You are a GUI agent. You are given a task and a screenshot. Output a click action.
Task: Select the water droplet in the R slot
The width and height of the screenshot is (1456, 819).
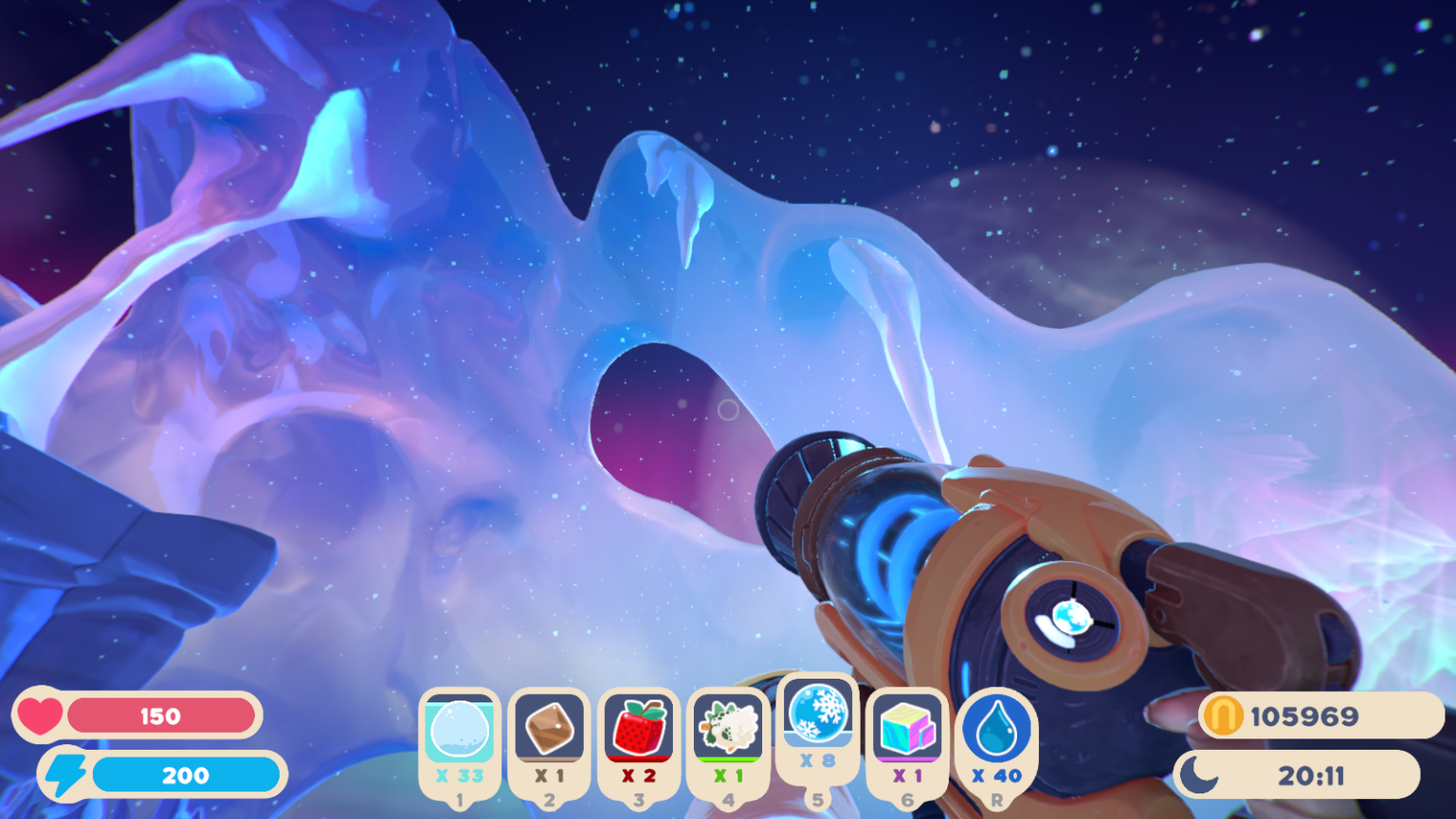[x=996, y=730]
